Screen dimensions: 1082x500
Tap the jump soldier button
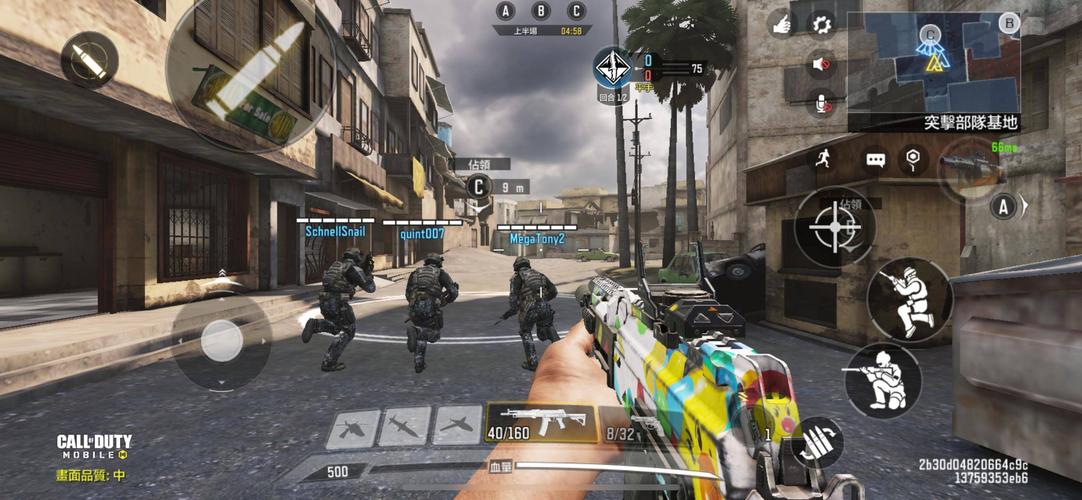pos(909,300)
